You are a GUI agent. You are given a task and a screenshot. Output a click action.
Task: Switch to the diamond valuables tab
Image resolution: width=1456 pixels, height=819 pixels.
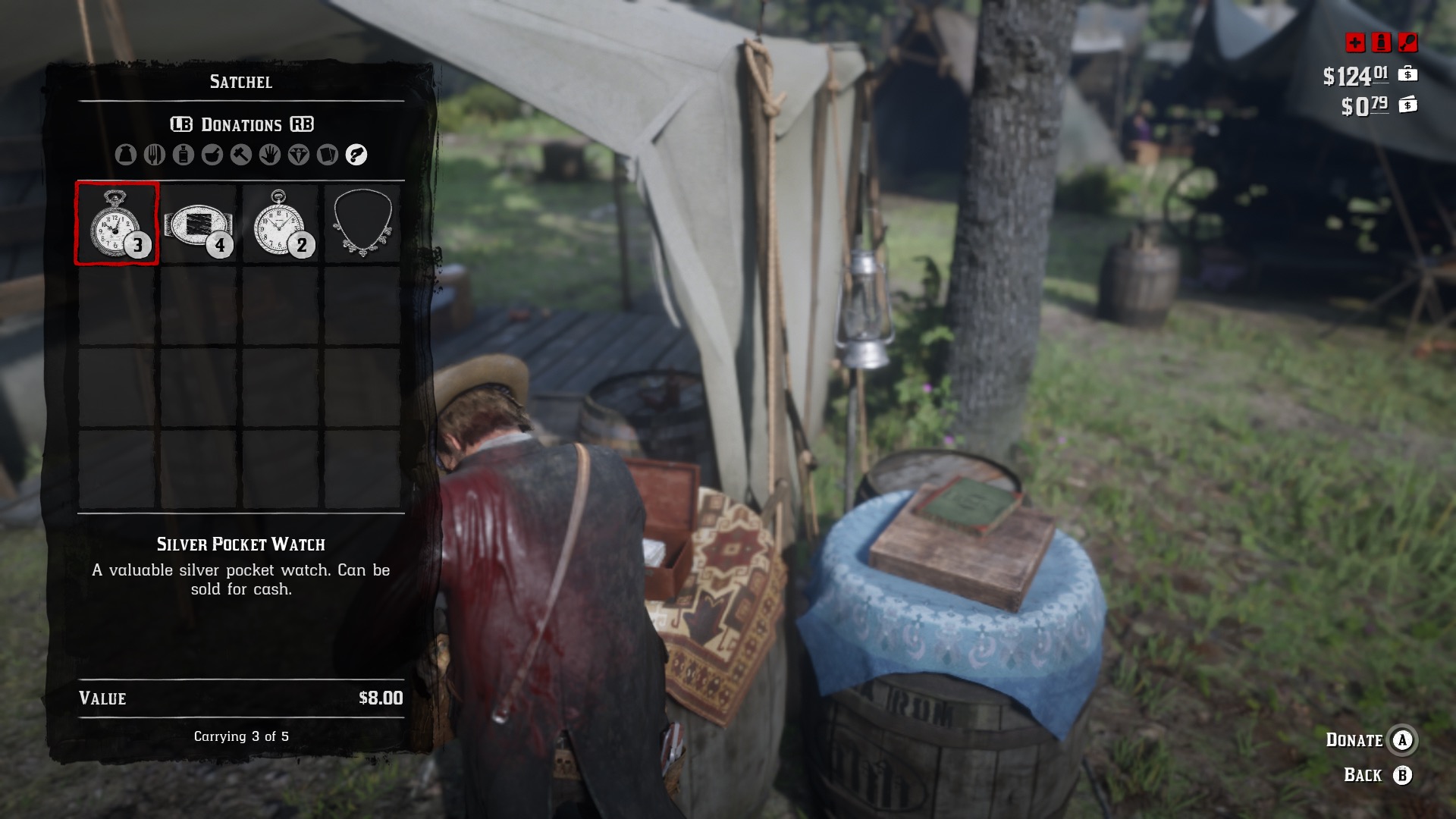click(299, 155)
